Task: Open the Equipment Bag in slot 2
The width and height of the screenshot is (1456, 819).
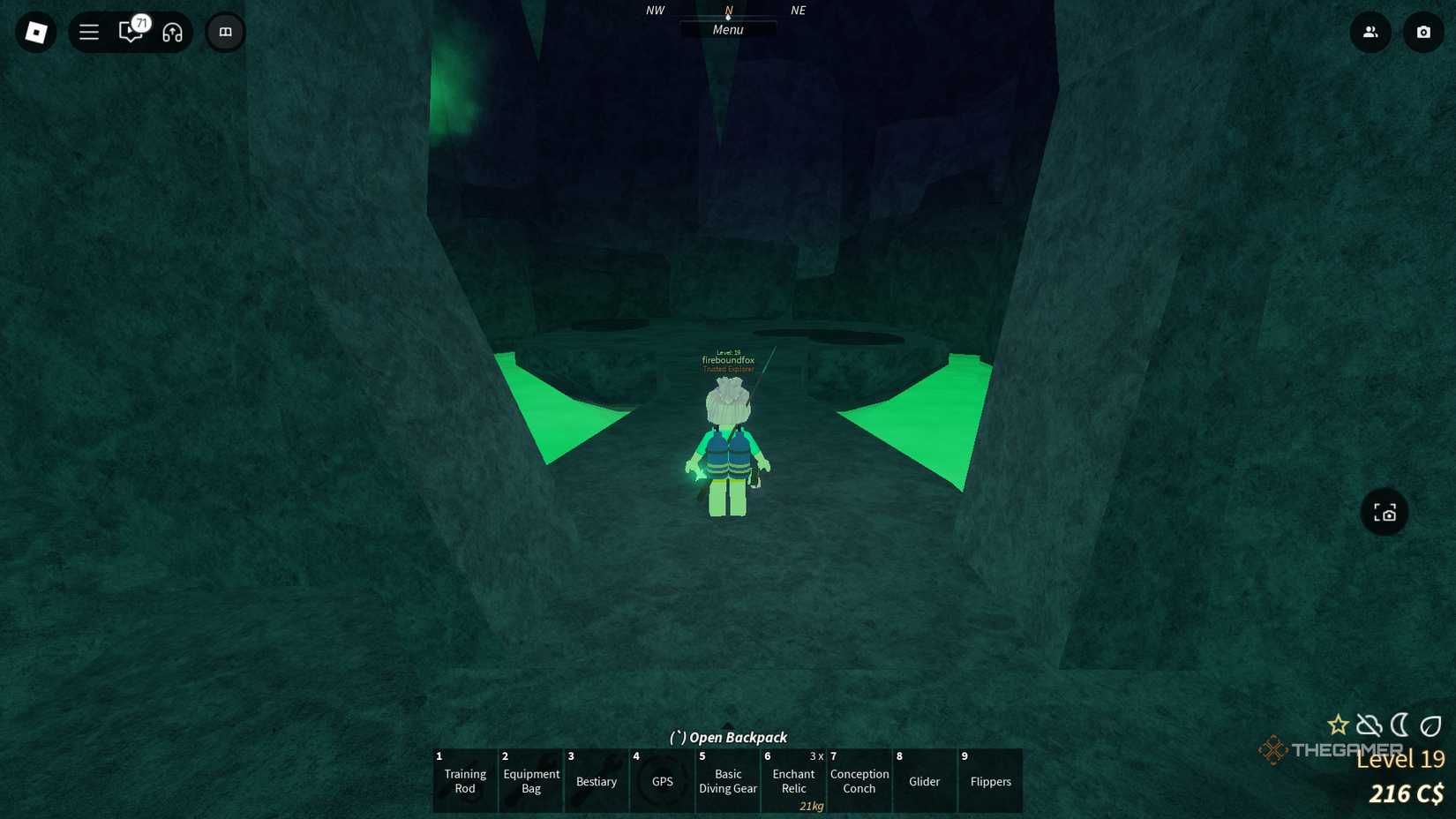Action: click(x=530, y=781)
